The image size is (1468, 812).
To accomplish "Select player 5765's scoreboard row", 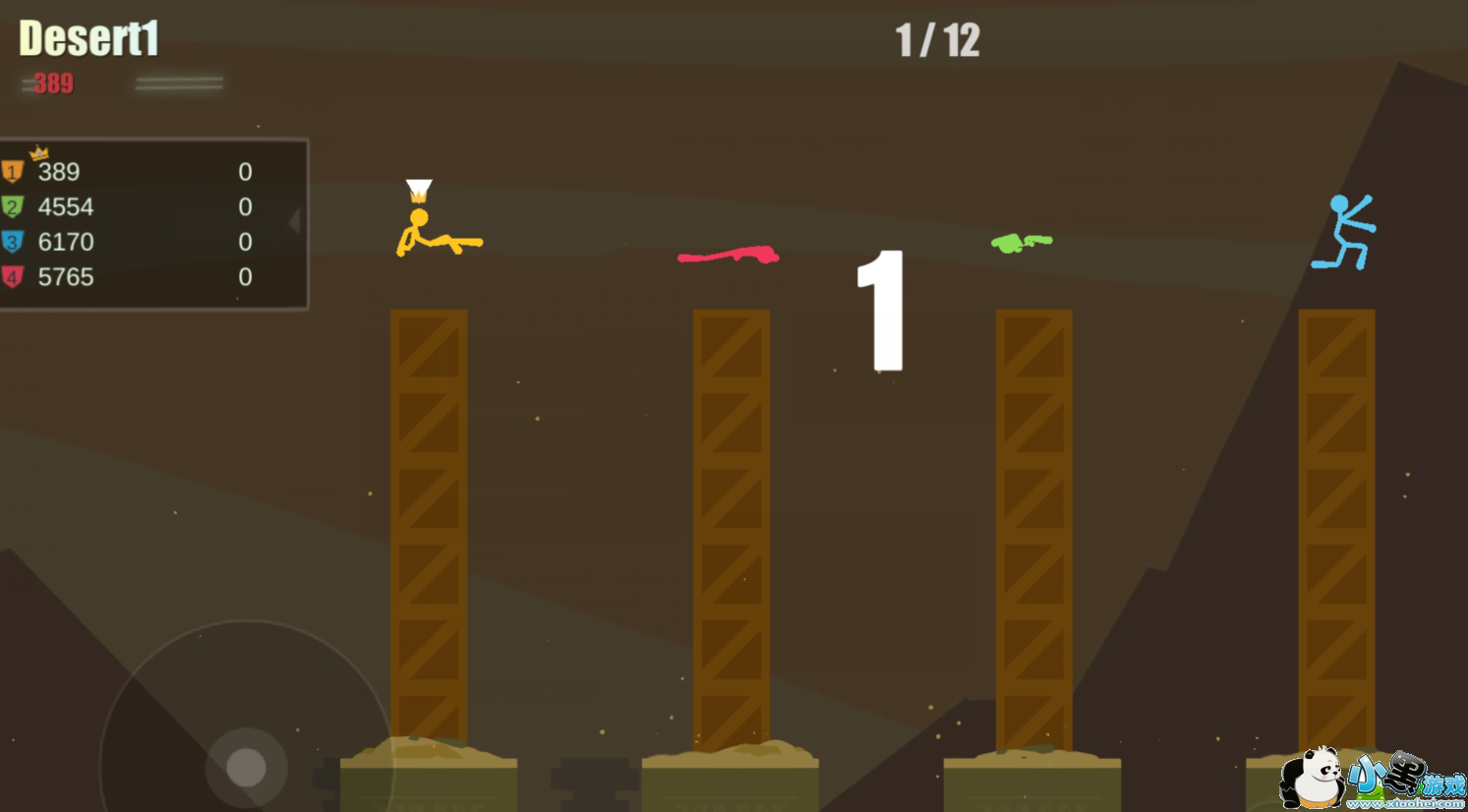I will 147,277.
